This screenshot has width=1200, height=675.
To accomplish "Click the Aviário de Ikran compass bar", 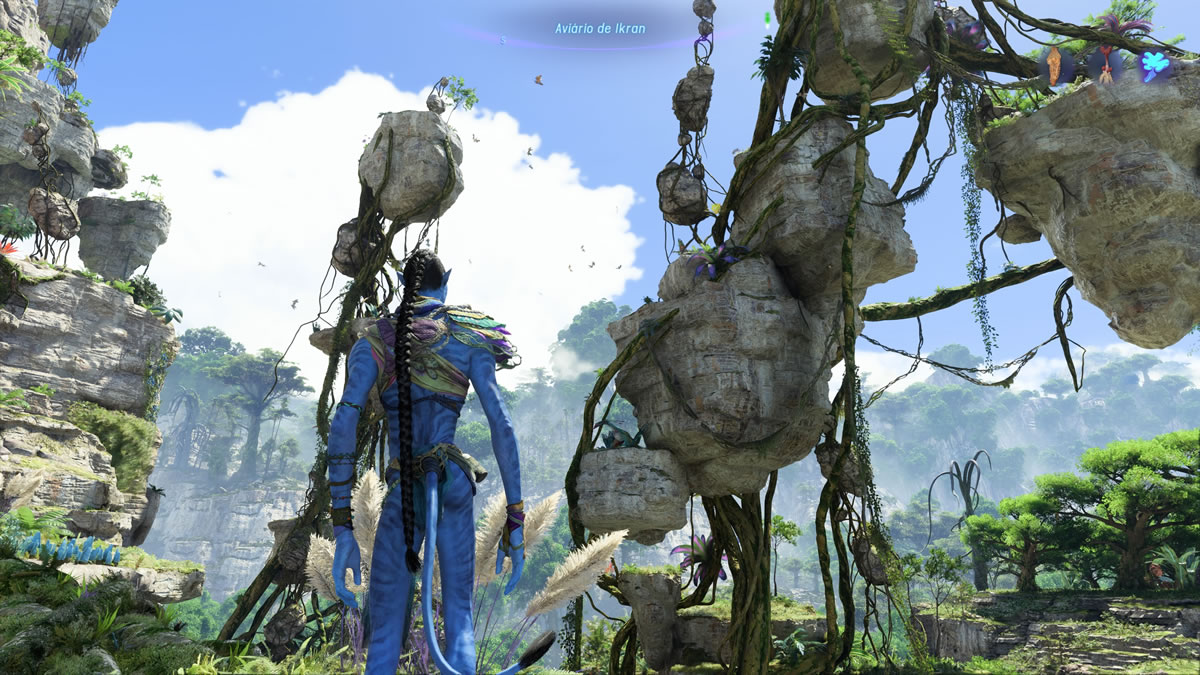I will pos(600,29).
